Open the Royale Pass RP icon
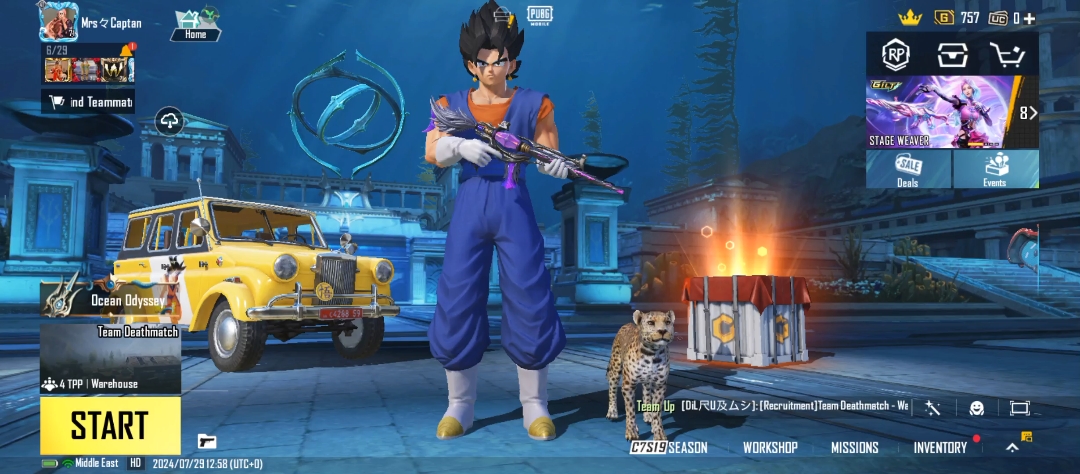Image resolution: width=1080 pixels, height=474 pixels. (x=895, y=54)
